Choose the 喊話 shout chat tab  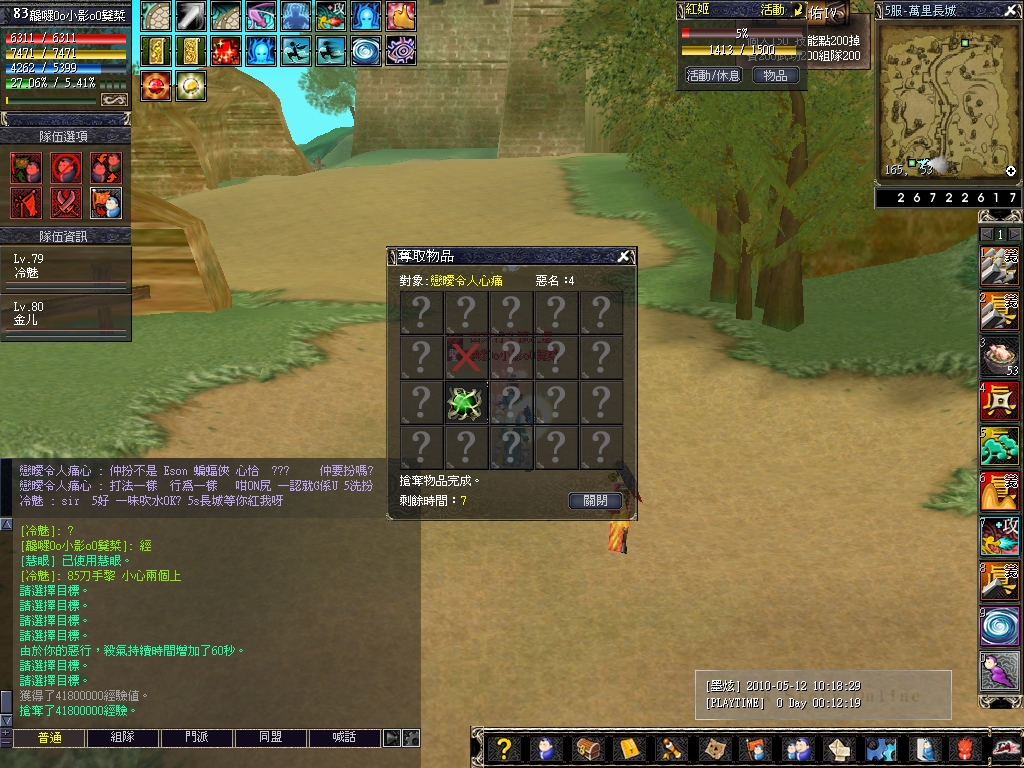pos(345,738)
